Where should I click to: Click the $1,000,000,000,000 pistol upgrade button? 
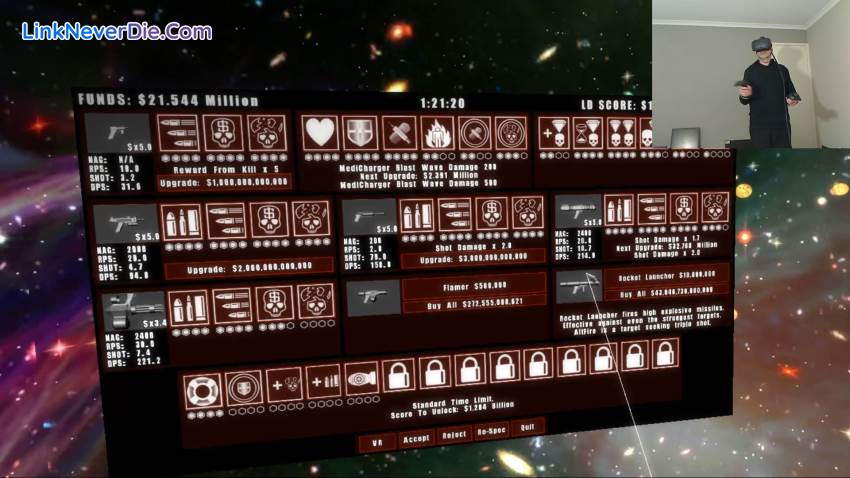click(224, 182)
